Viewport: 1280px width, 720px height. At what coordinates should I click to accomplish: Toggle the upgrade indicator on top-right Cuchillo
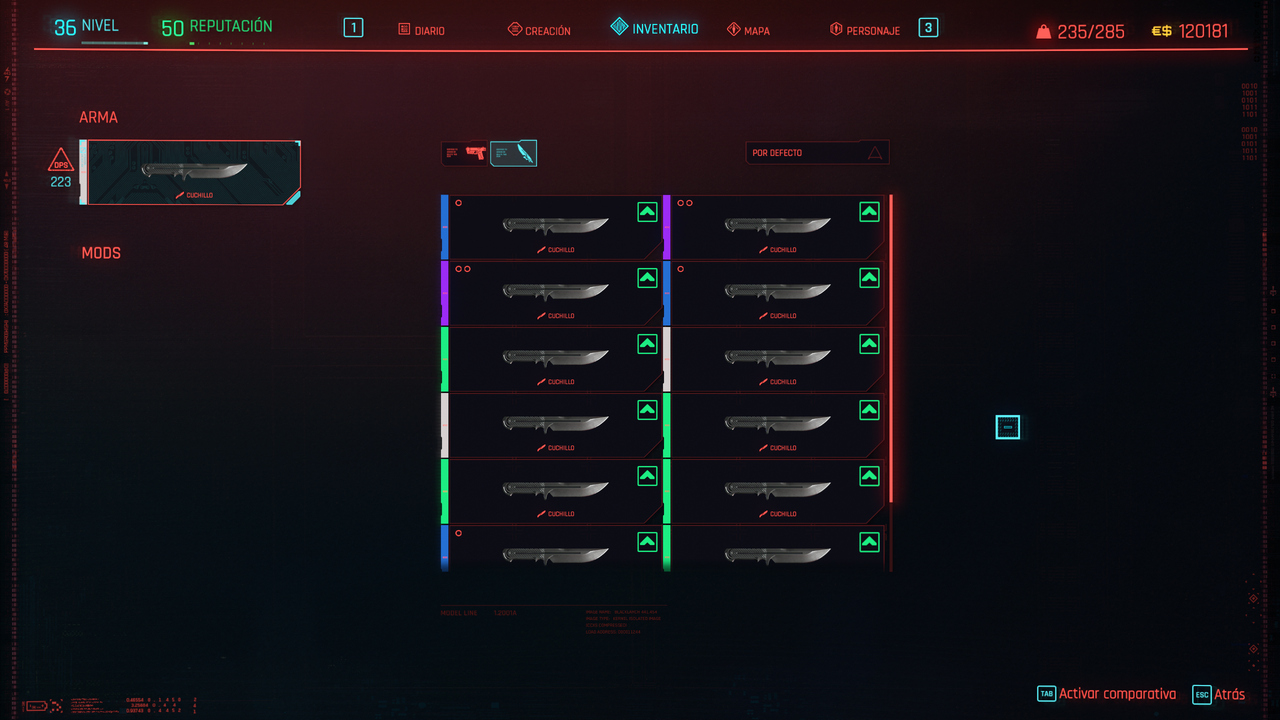pyautogui.click(x=869, y=211)
